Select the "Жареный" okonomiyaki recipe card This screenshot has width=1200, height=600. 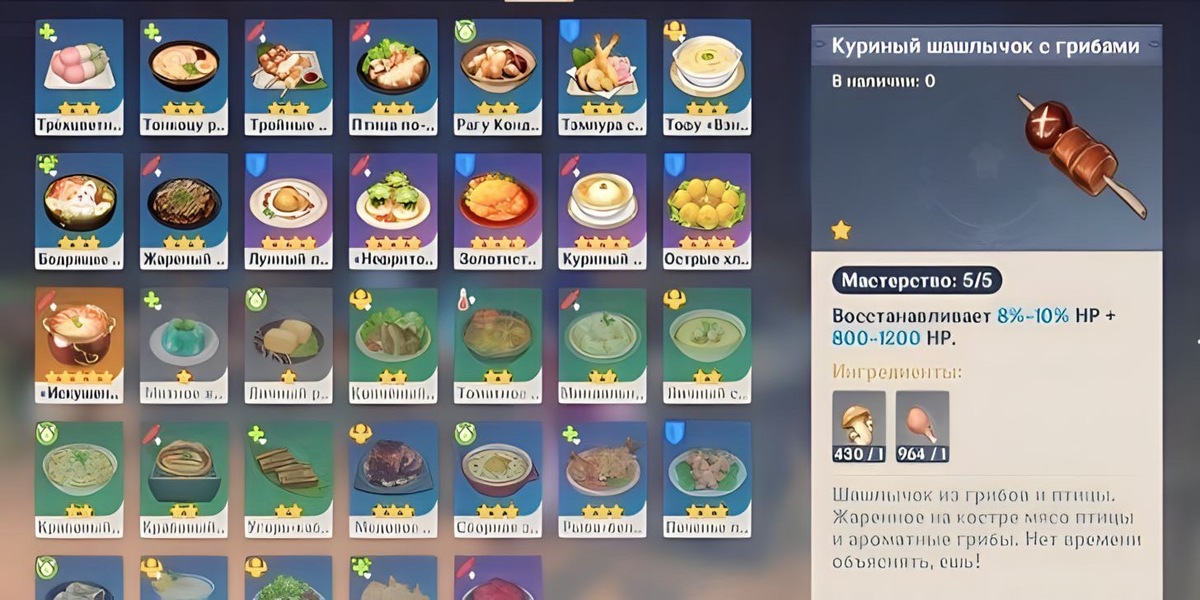[x=184, y=210]
